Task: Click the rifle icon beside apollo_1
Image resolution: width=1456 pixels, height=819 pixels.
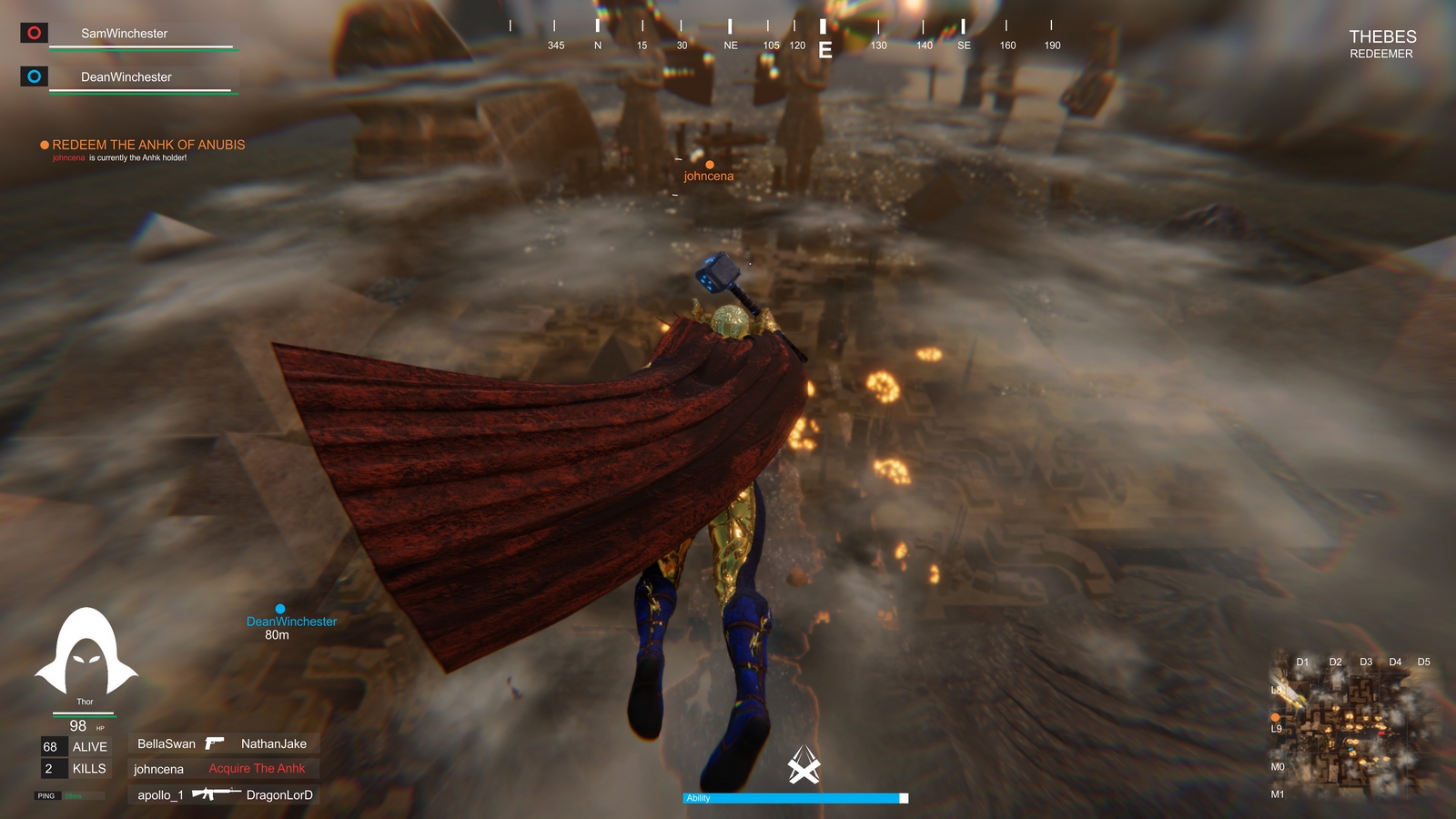Action: [x=216, y=794]
